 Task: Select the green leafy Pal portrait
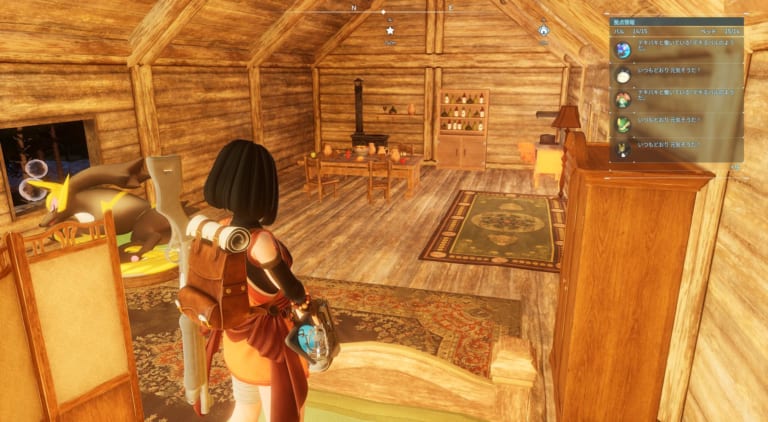point(623,124)
